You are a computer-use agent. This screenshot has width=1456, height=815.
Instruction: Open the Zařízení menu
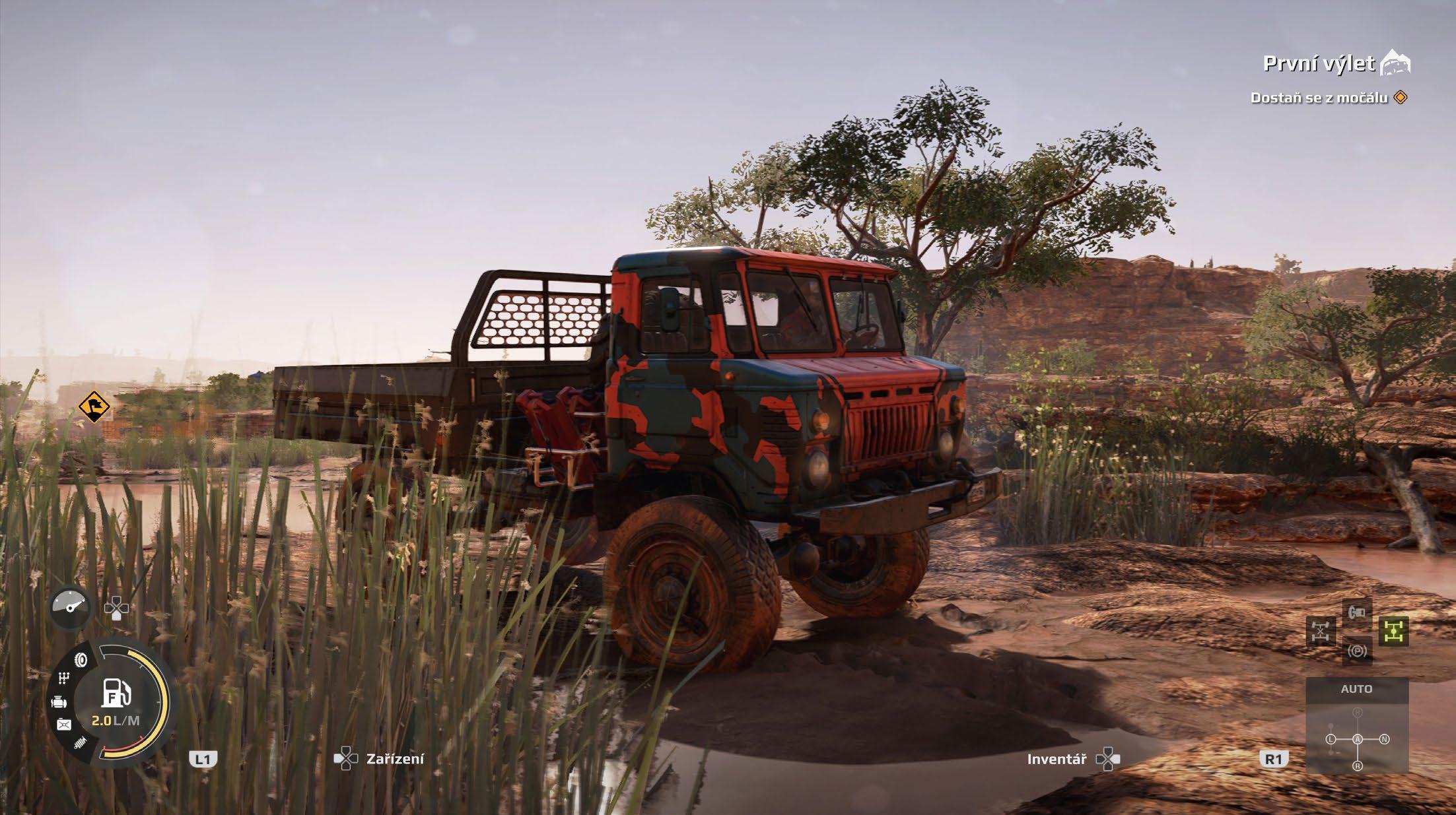point(395,759)
